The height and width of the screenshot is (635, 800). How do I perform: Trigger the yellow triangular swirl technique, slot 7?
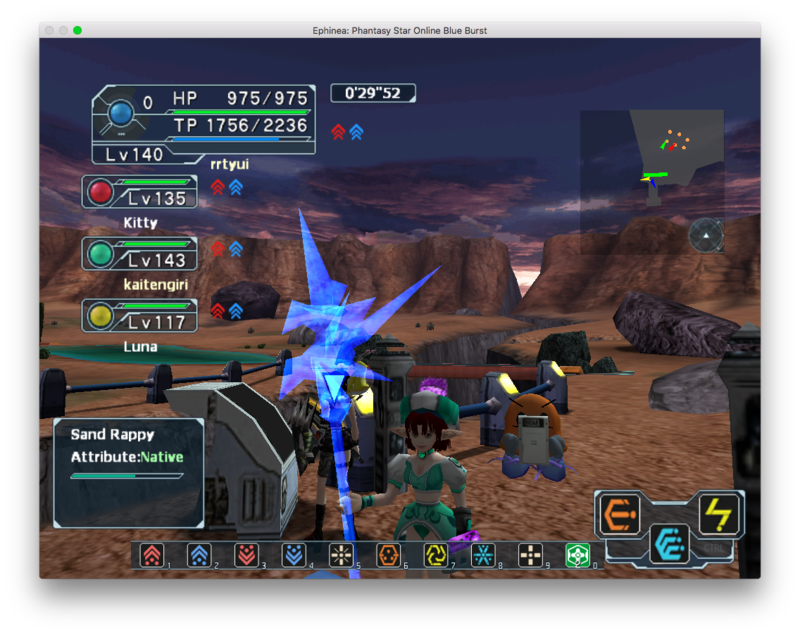tap(436, 555)
